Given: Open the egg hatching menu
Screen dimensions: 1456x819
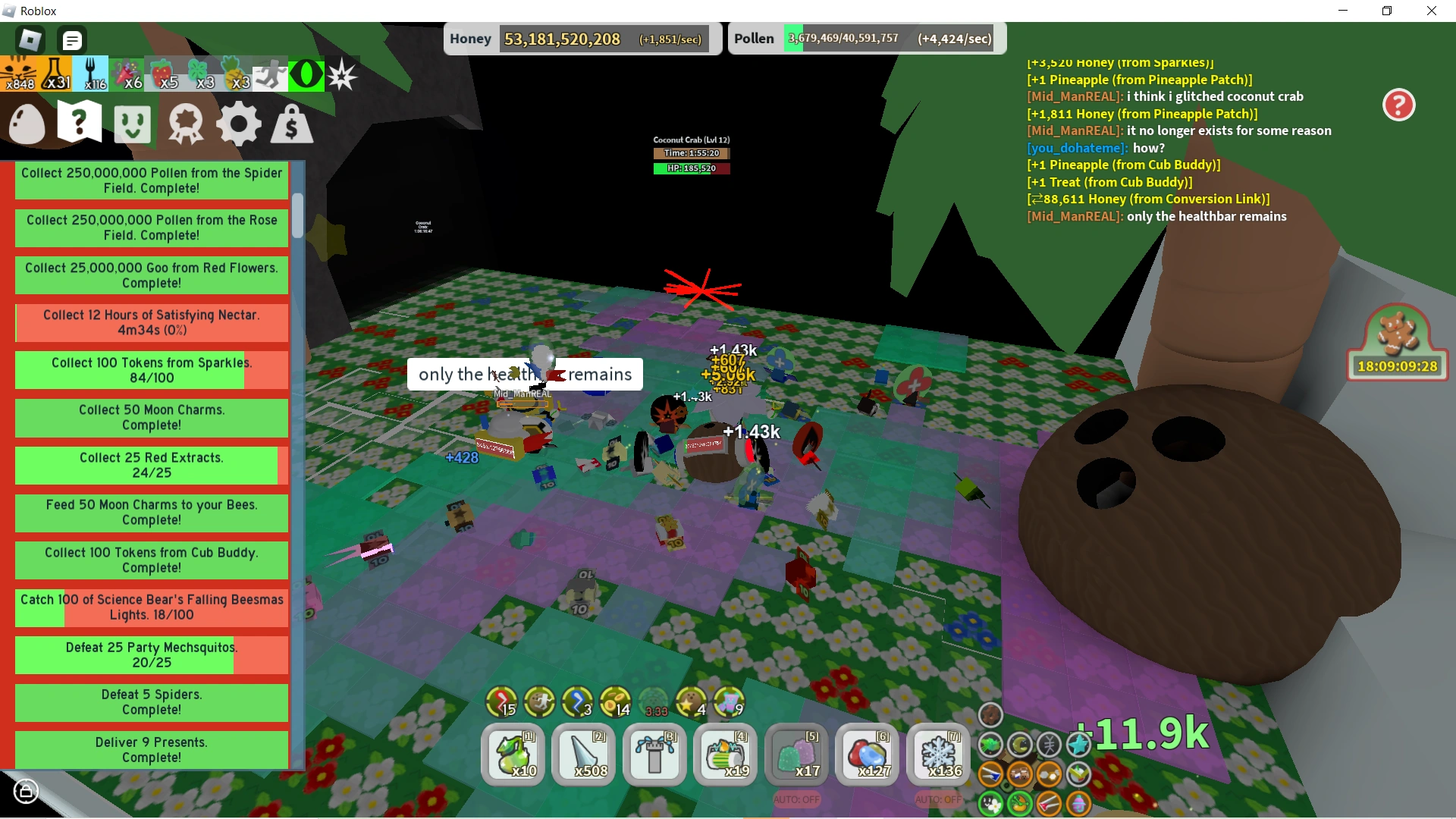Looking at the screenshot, I should tap(27, 123).
